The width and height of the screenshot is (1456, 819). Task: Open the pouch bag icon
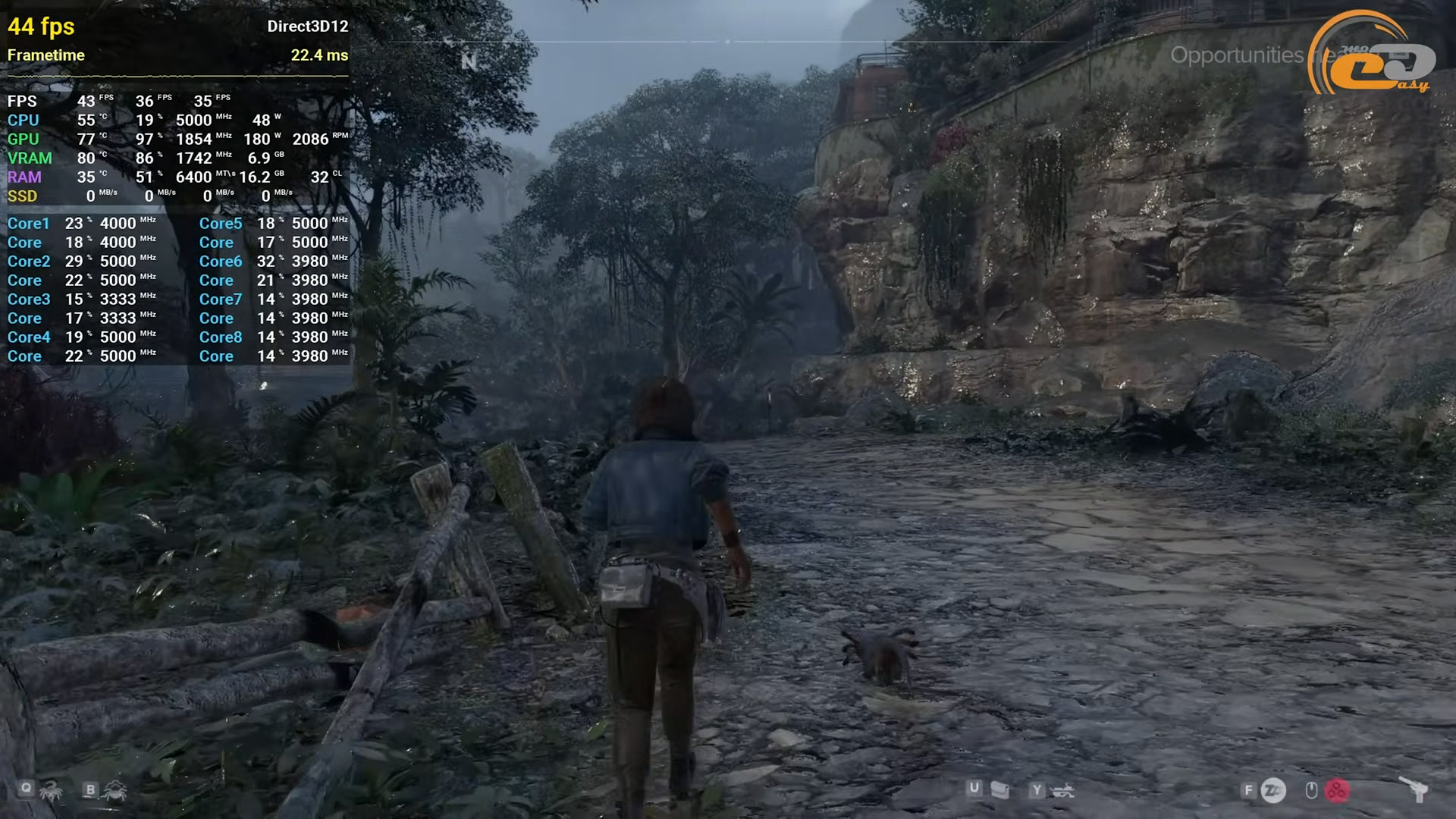click(1000, 791)
